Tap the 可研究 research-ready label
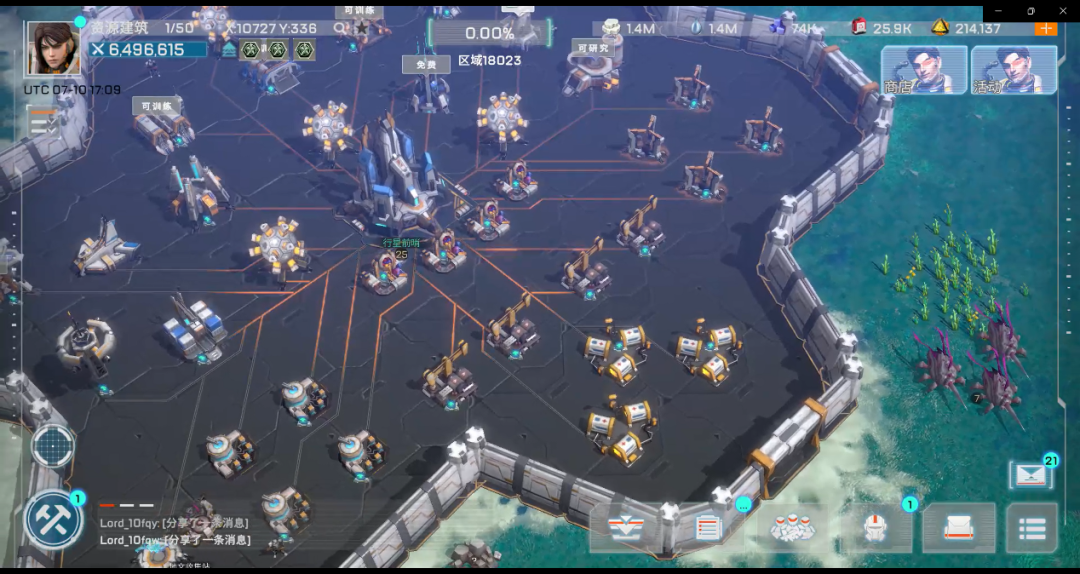Screen dimensions: 1080x574 pyautogui.click(x=592, y=47)
